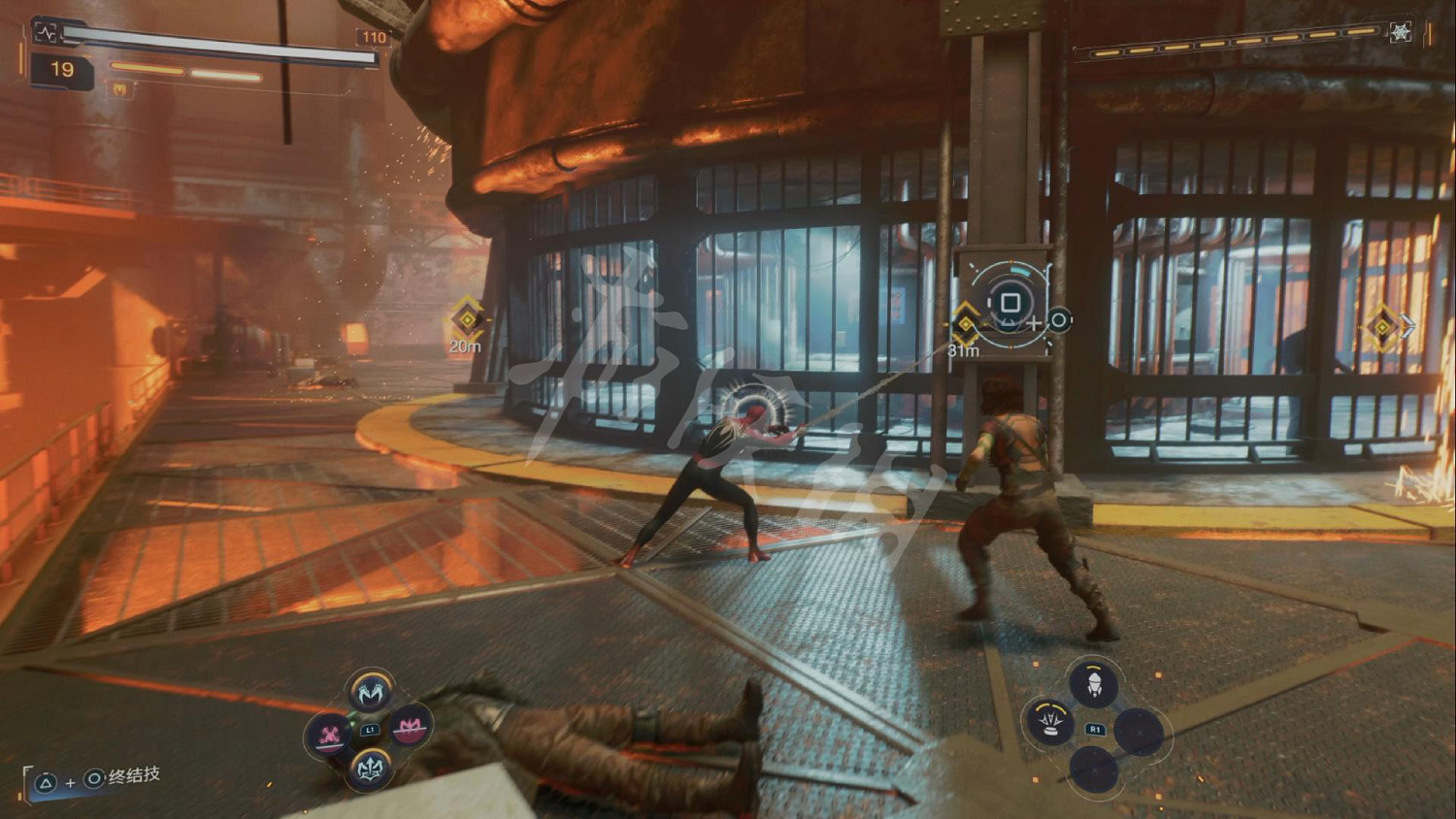This screenshot has width=1456, height=819.
Task: Click the objective marker labeled 20m
Action: (467, 318)
